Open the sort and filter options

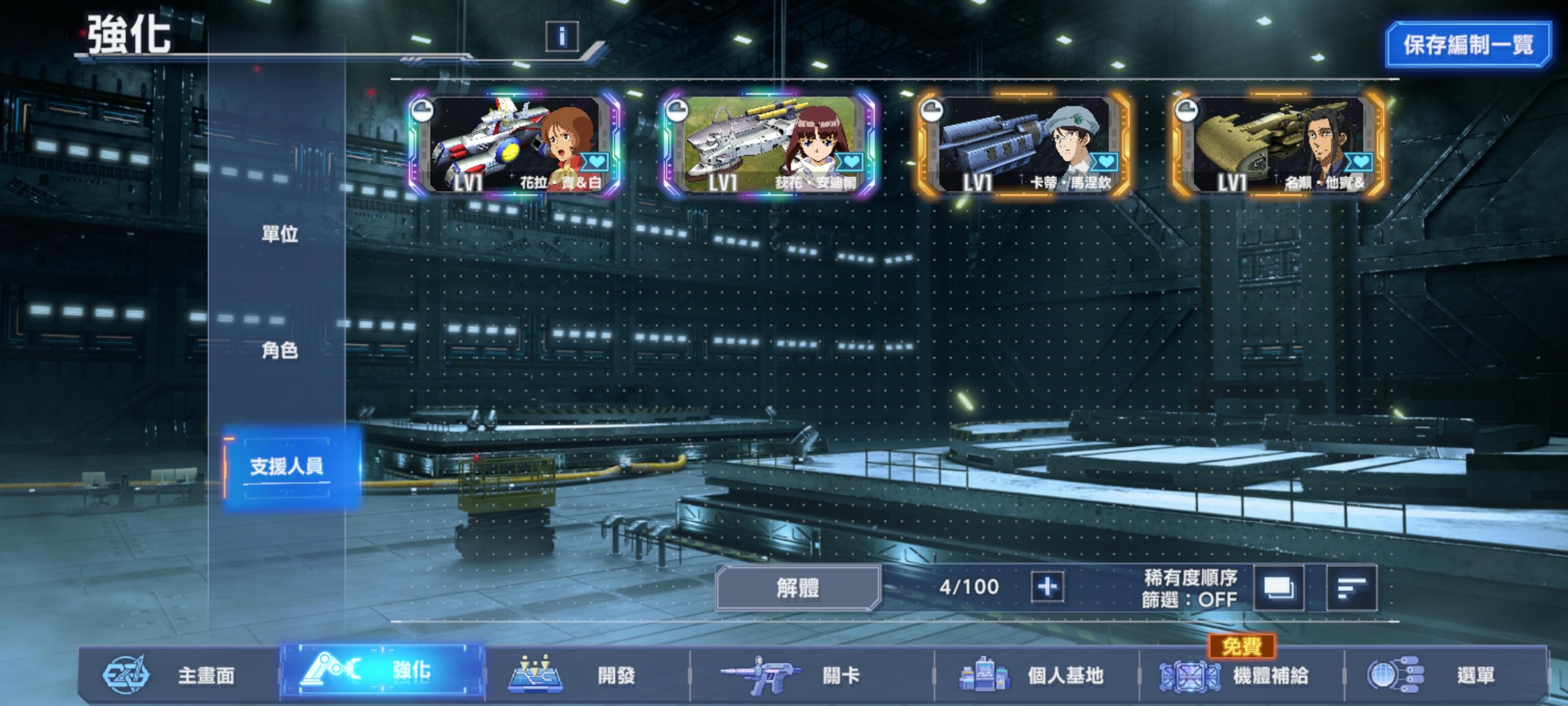1351,588
